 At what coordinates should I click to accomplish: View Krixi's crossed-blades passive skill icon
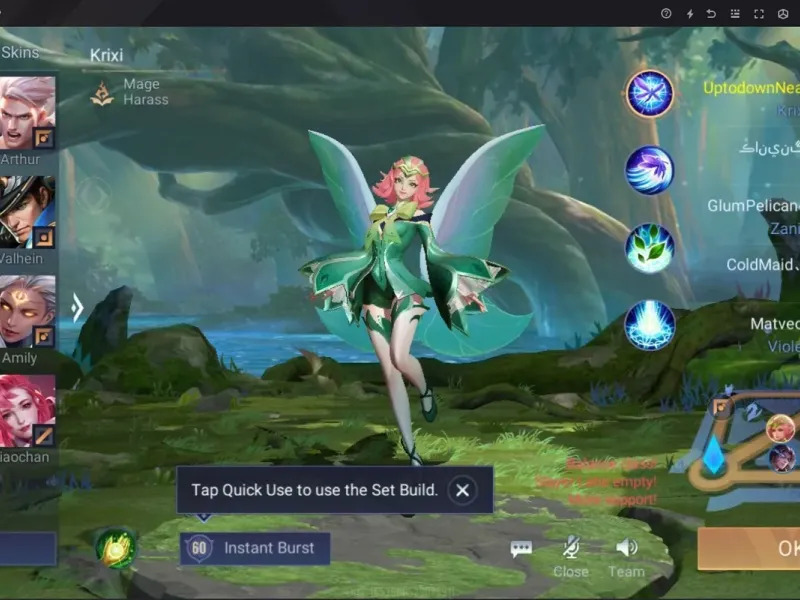(x=650, y=95)
